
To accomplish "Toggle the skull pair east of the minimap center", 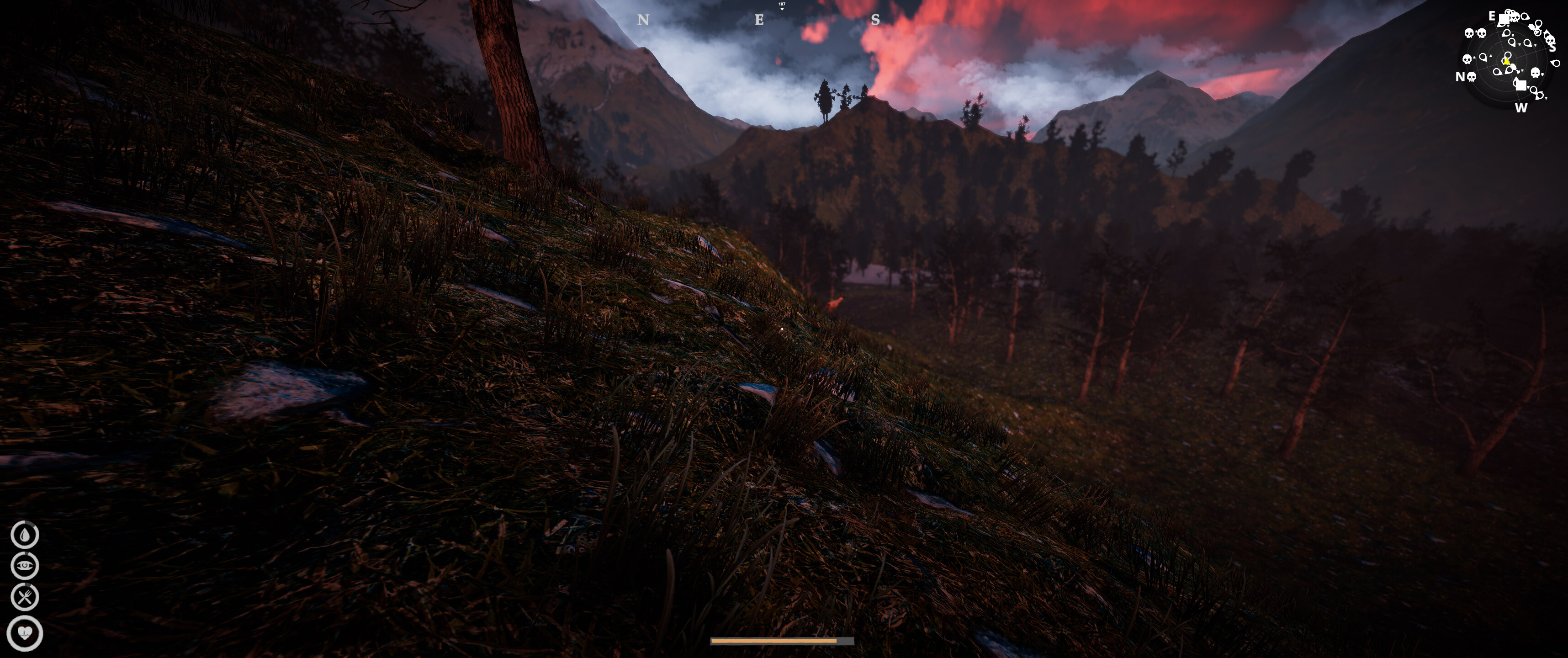I will coord(1475,33).
